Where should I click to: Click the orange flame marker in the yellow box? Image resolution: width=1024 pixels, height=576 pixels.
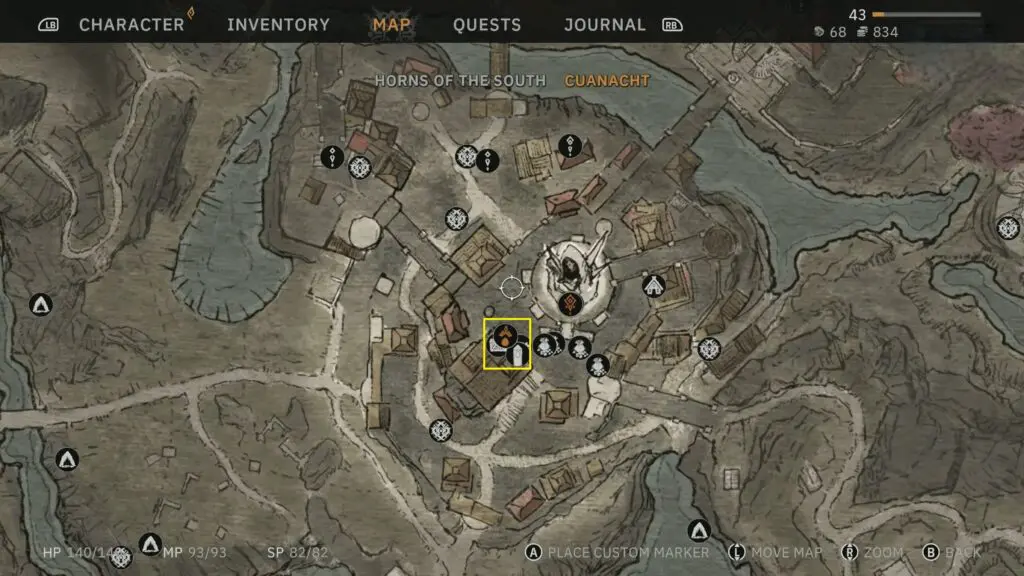click(505, 336)
